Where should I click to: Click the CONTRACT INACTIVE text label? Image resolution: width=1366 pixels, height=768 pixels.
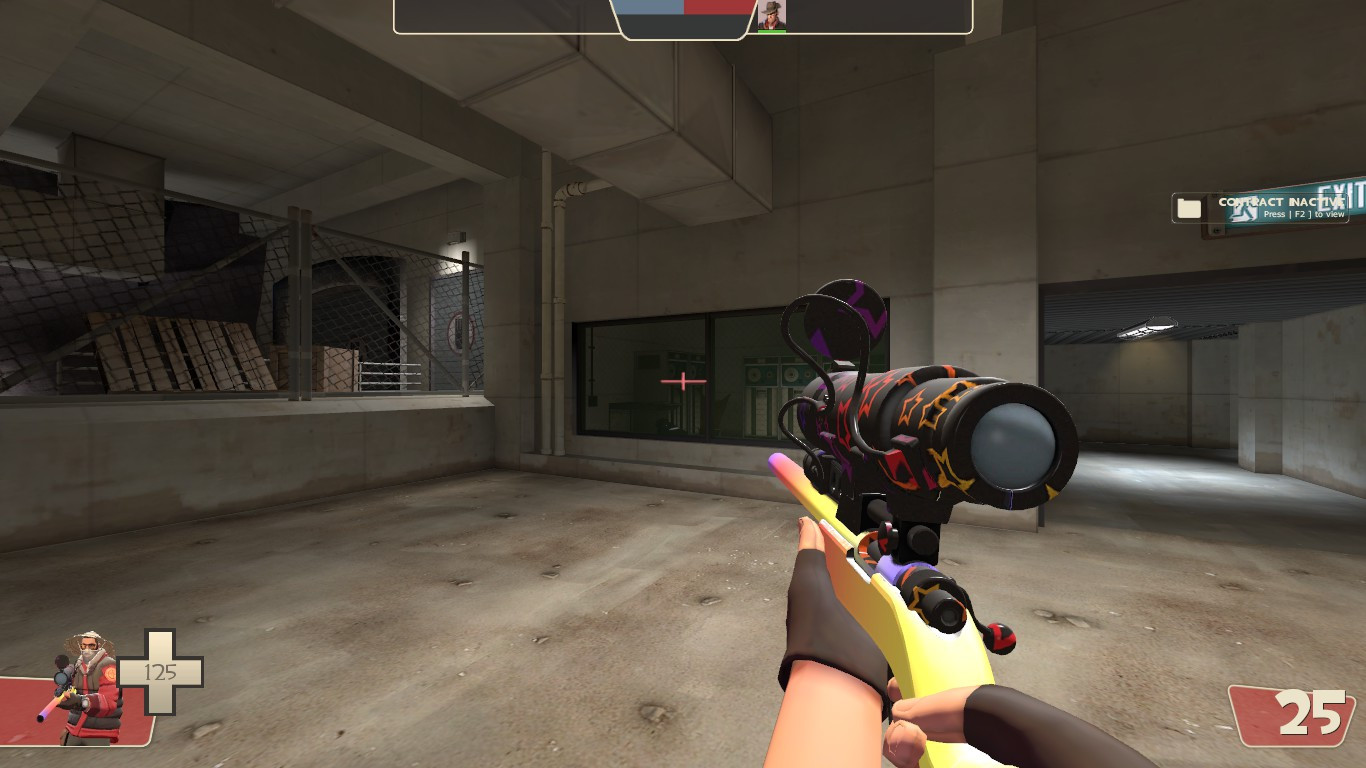1280,201
